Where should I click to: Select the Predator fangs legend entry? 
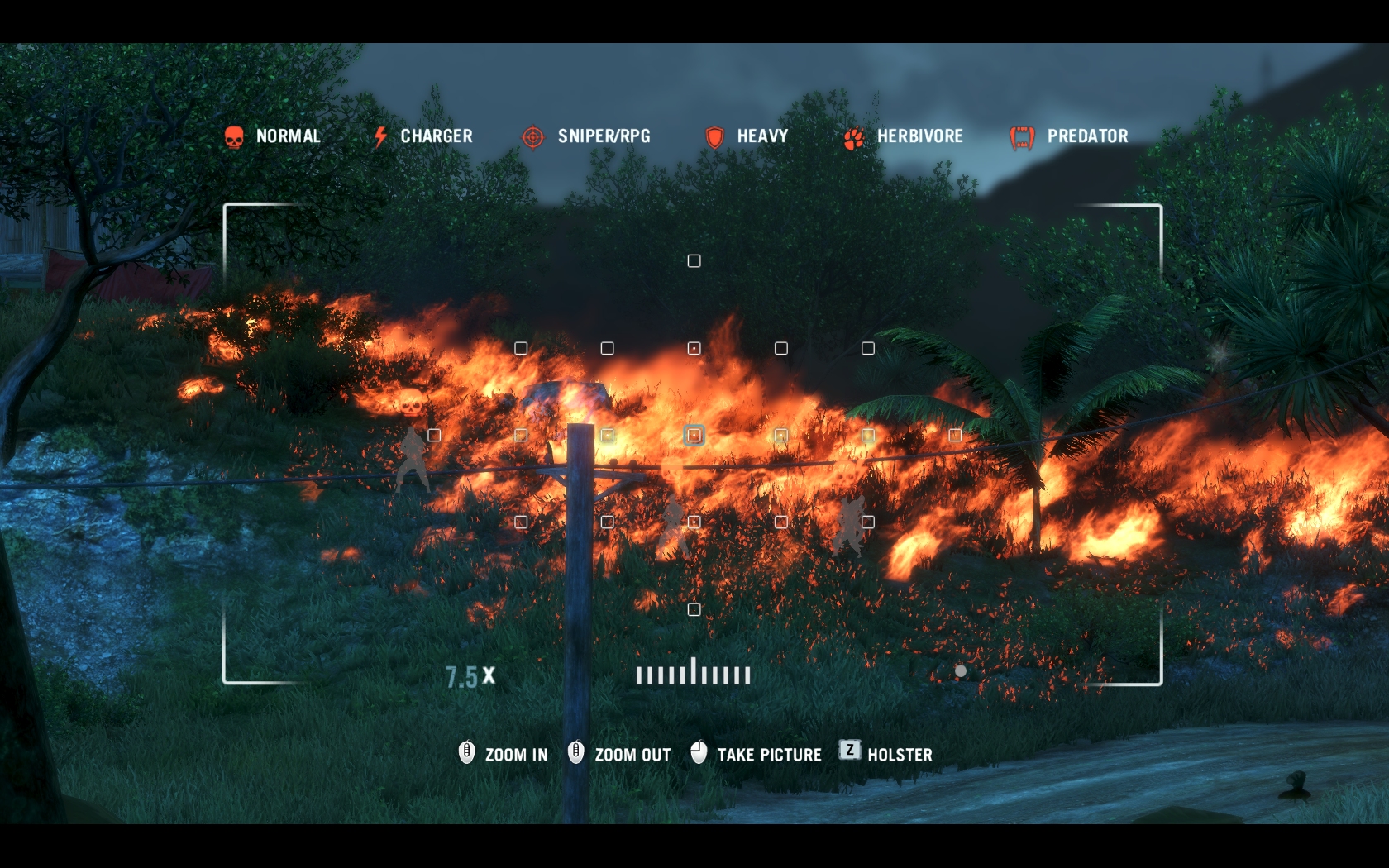click(x=1068, y=136)
